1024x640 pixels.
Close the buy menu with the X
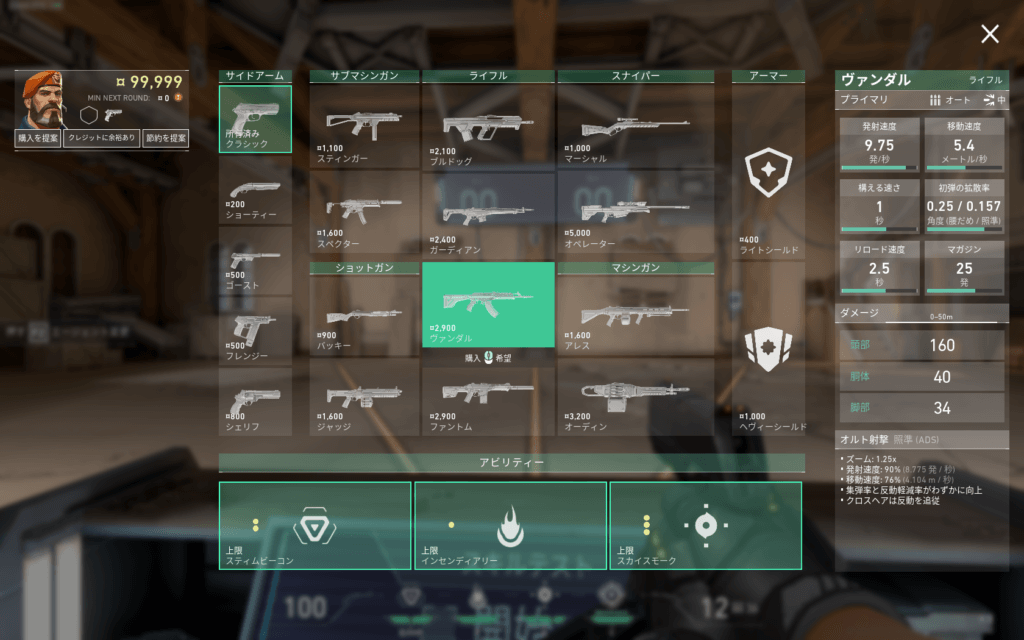(x=989, y=35)
